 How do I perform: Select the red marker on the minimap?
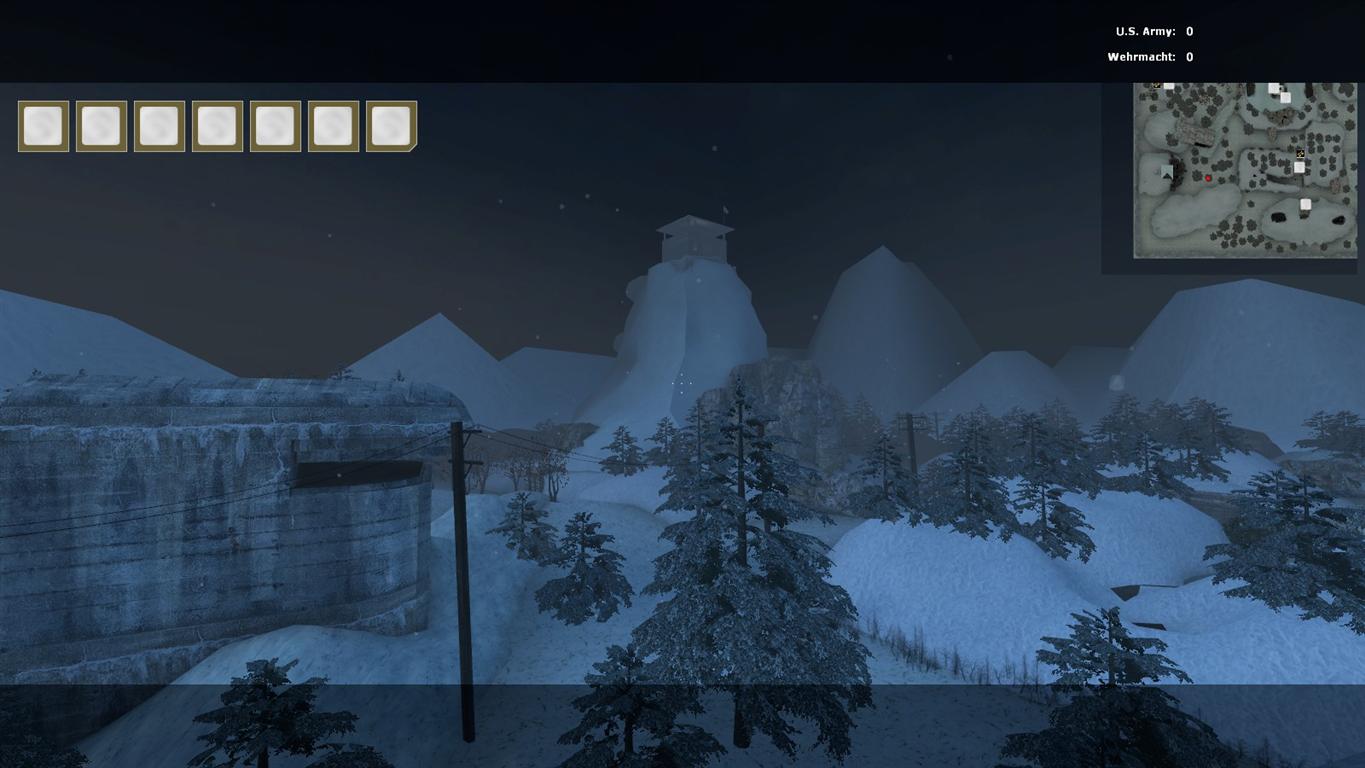click(x=1208, y=178)
